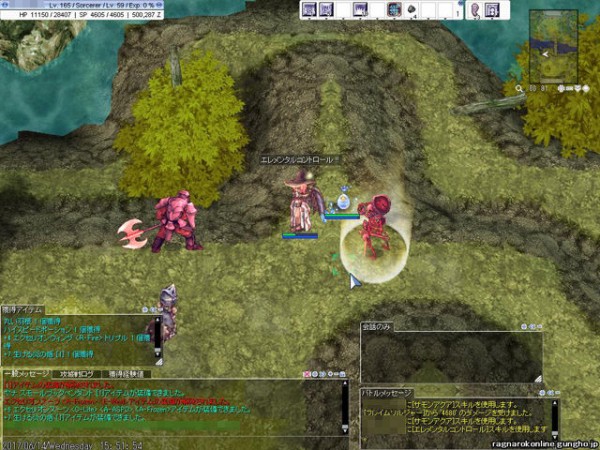Click the magnifier zoom icon under minimap
The width and height of the screenshot is (600, 450).
[520, 88]
